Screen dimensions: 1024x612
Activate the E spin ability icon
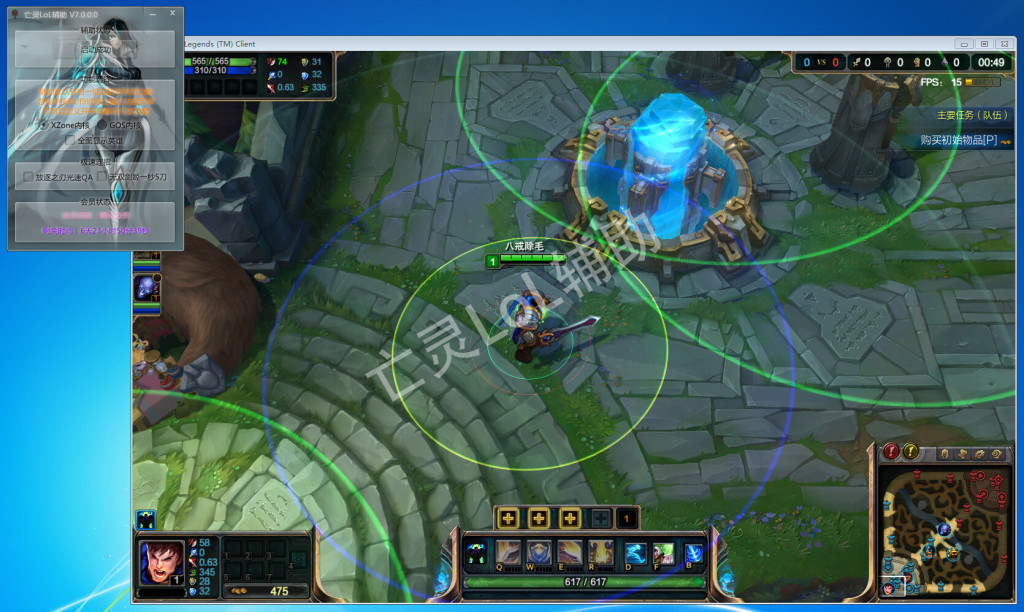570,552
